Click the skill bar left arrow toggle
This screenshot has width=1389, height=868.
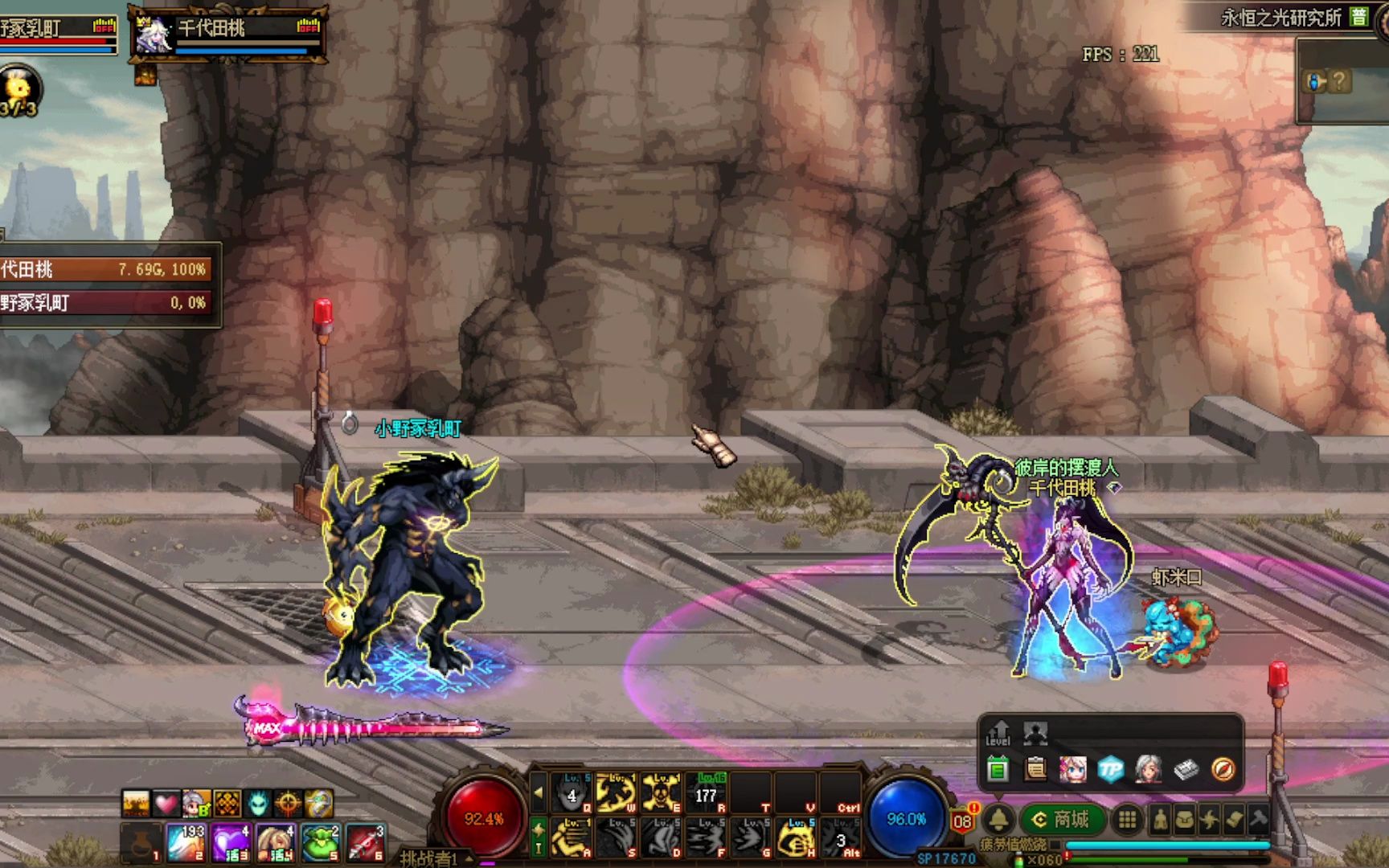click(x=539, y=792)
